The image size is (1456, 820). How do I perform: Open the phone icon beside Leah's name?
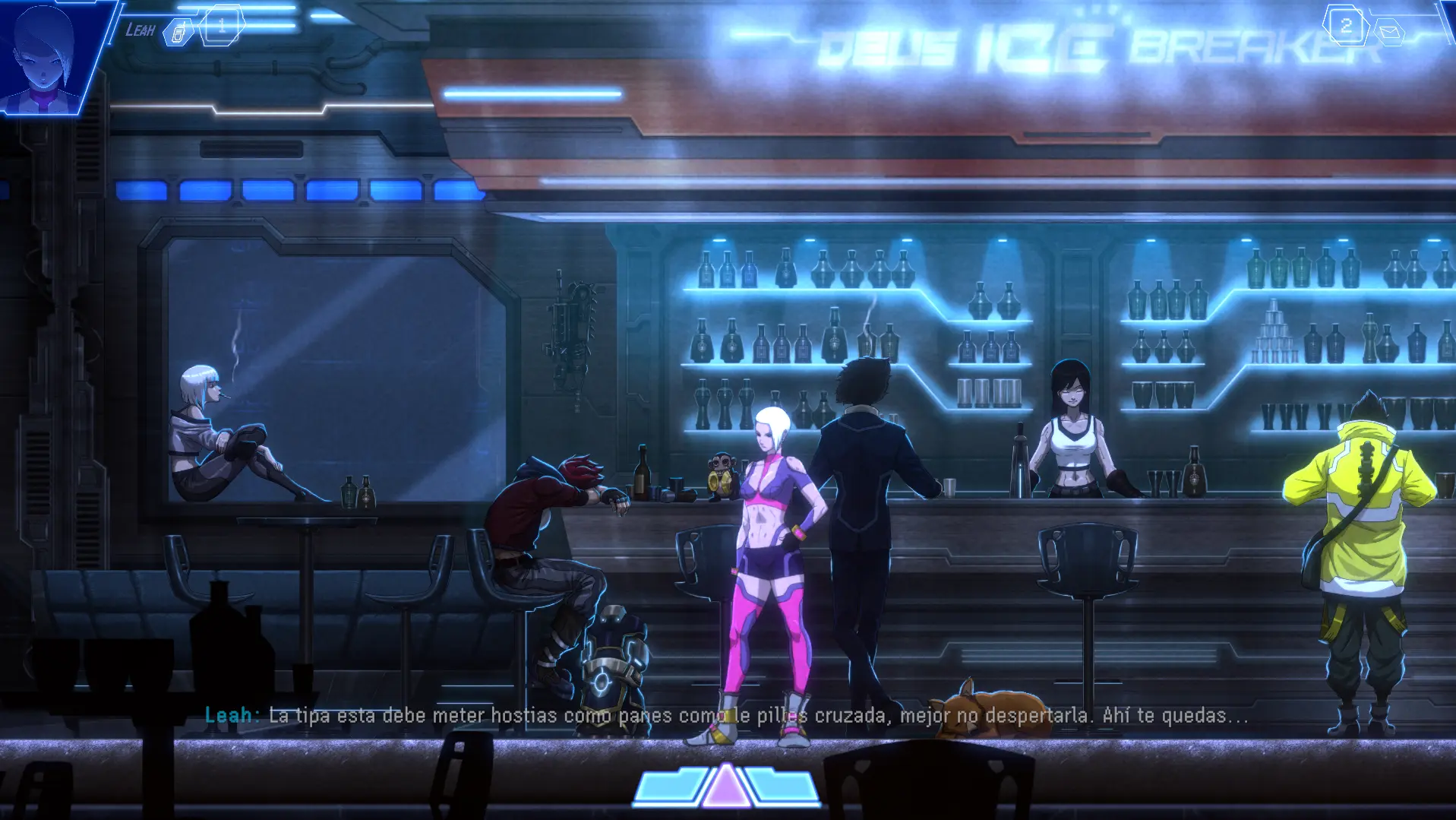click(178, 33)
